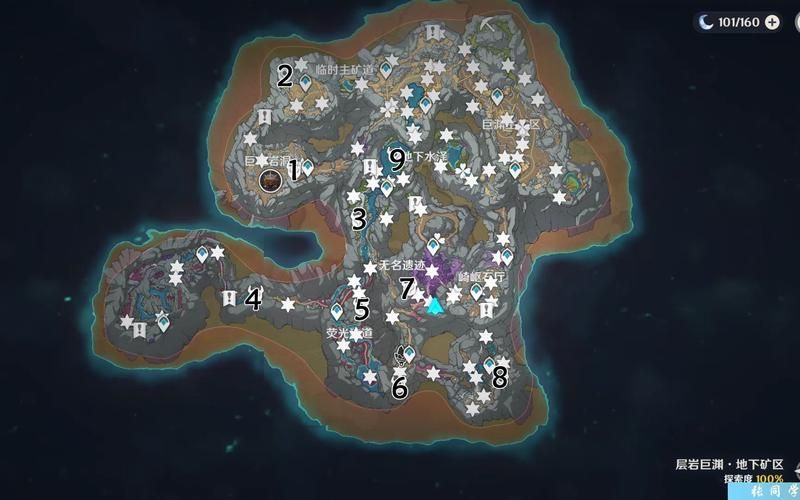The height and width of the screenshot is (500, 800).
Task: Click the plus button beside the resin counter
Action: pos(772,23)
